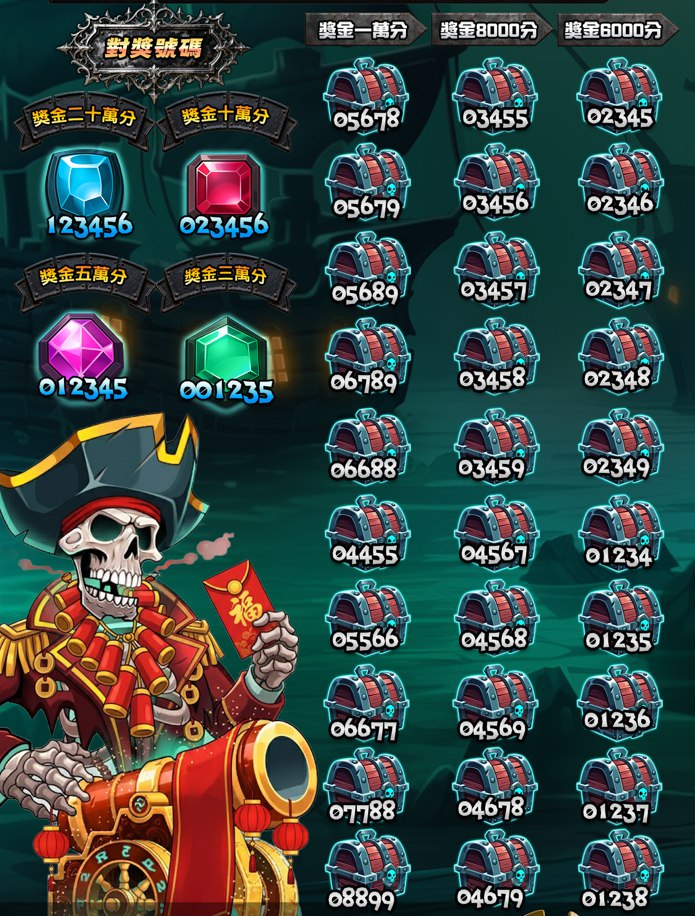Click the 獎金一萬分 column header
Viewport: 695px width, 916px height.
(x=363, y=30)
